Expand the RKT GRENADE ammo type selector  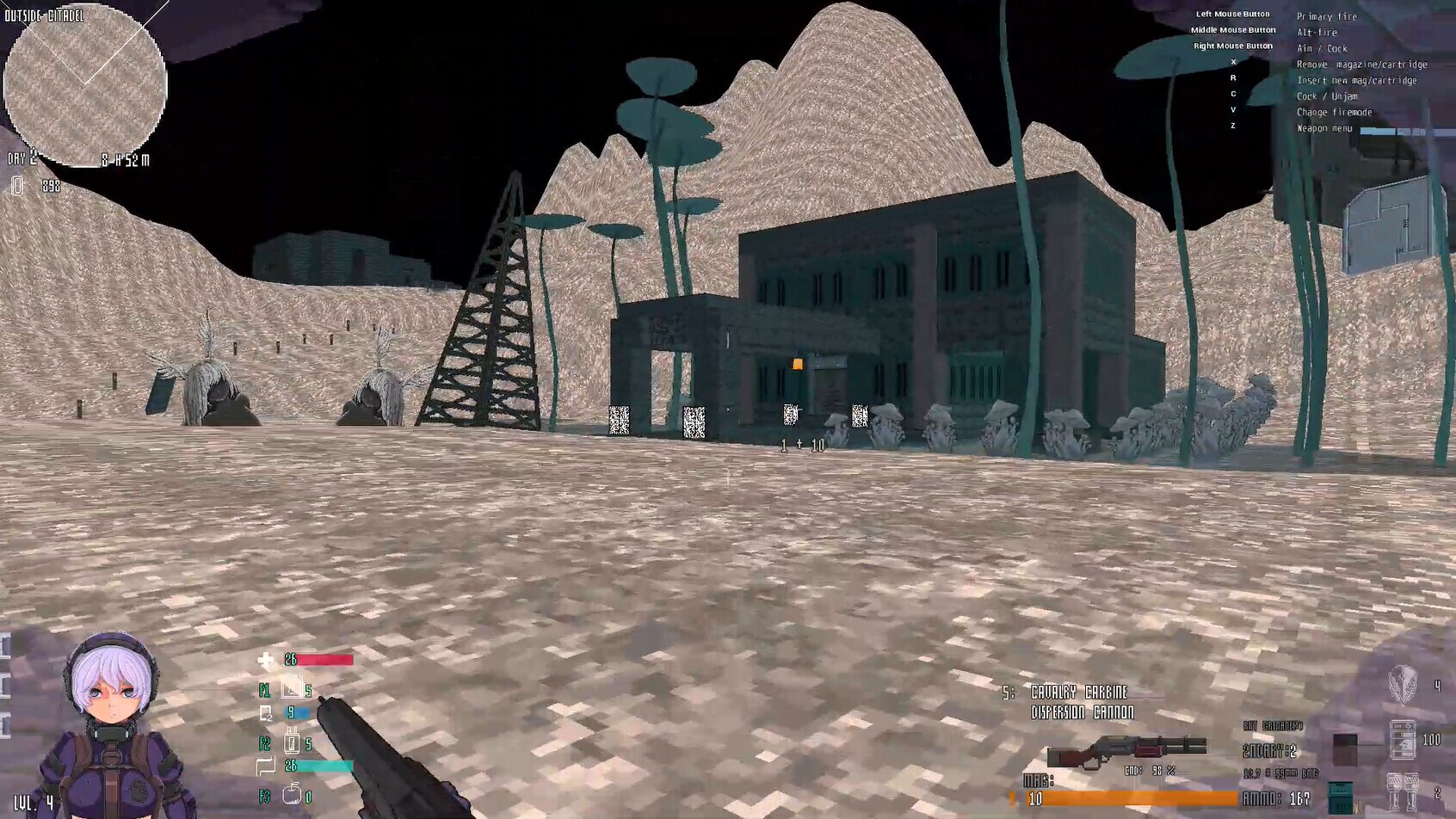pyautogui.click(x=1272, y=725)
